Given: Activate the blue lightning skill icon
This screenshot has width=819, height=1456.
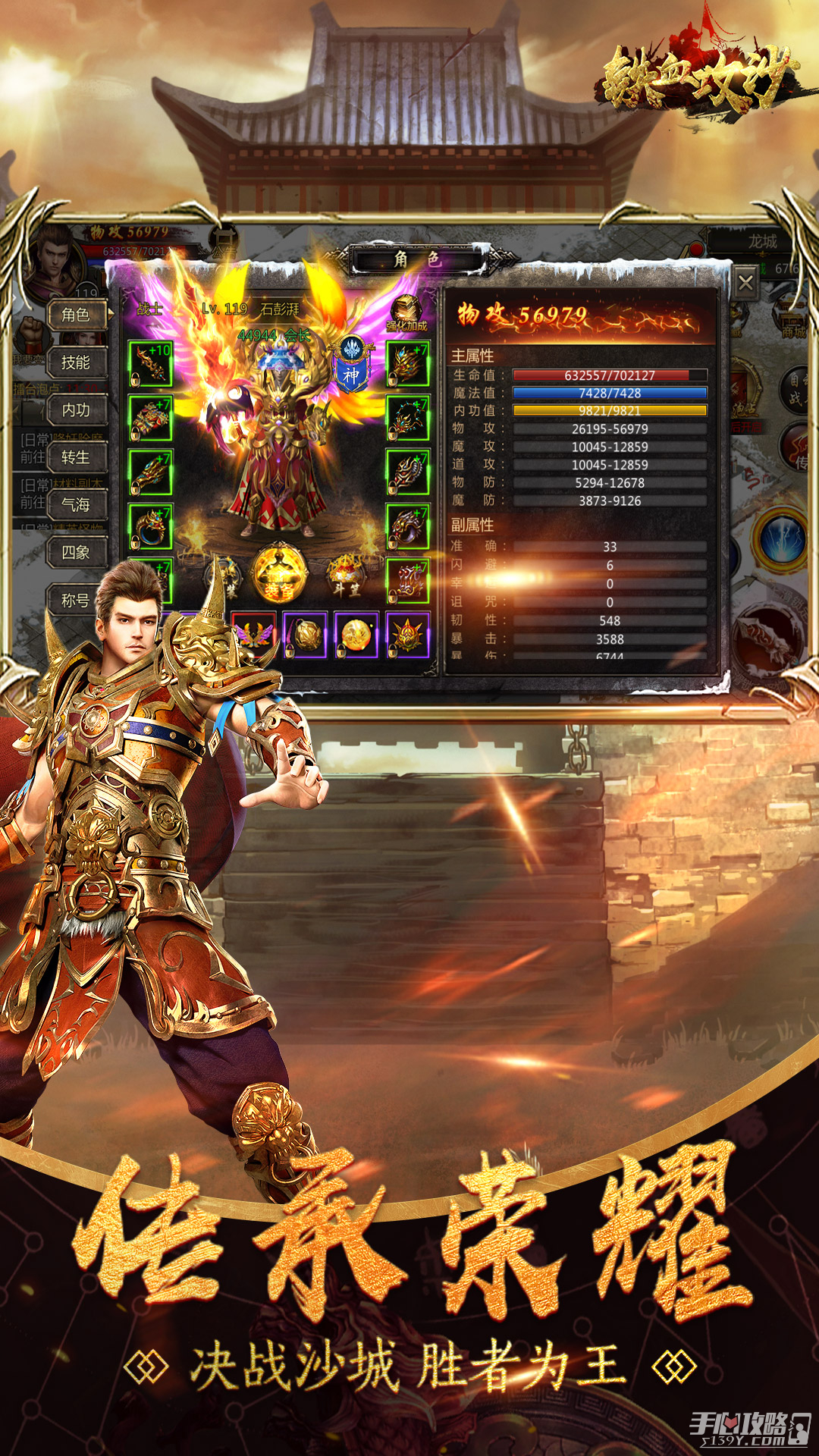Looking at the screenshot, I should coord(781,538).
